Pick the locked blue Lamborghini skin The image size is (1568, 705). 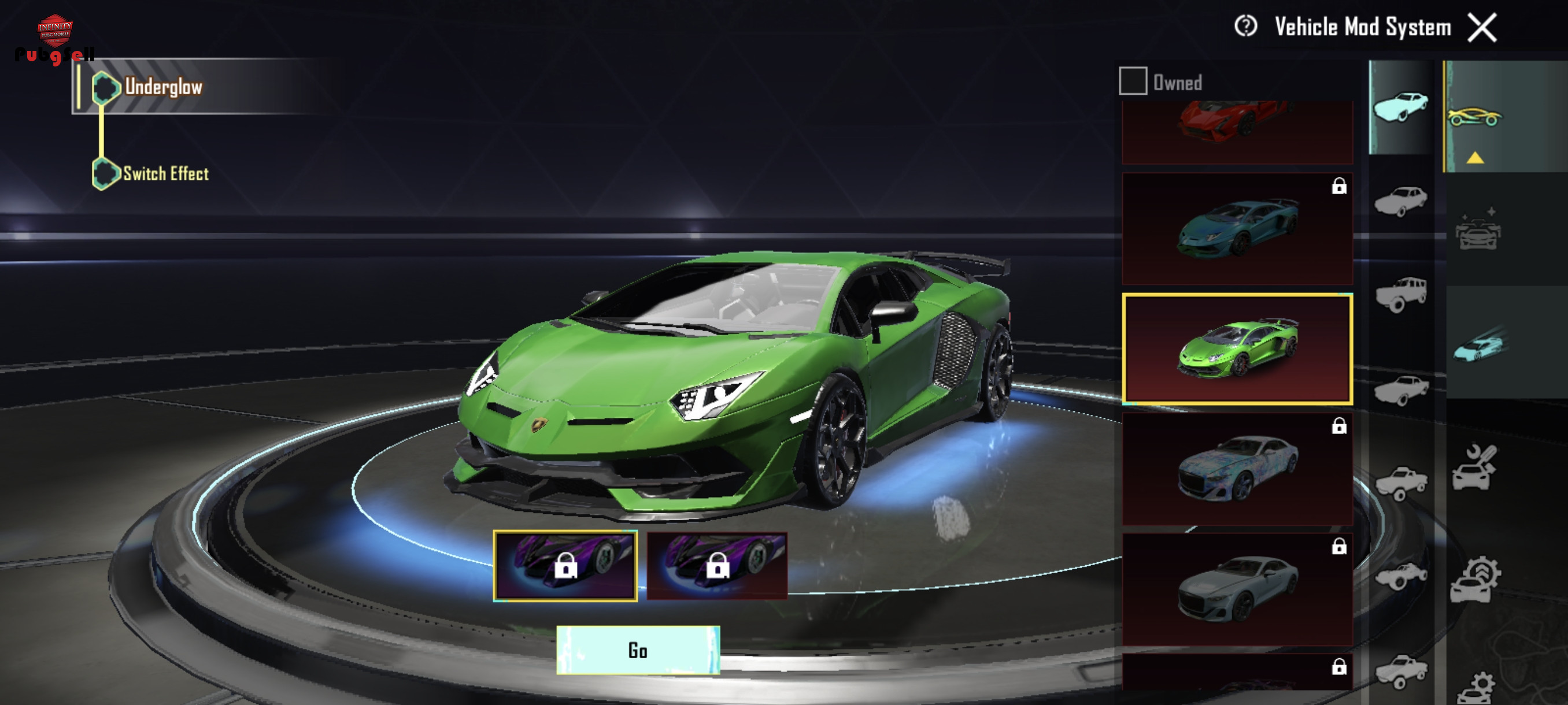(x=1237, y=229)
